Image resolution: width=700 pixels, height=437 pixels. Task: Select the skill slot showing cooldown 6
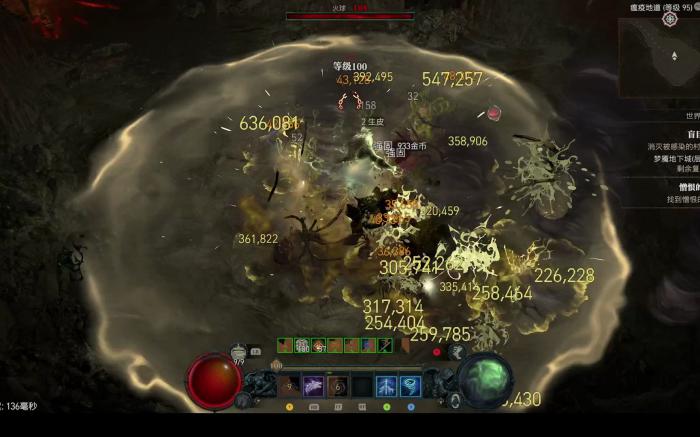point(338,385)
